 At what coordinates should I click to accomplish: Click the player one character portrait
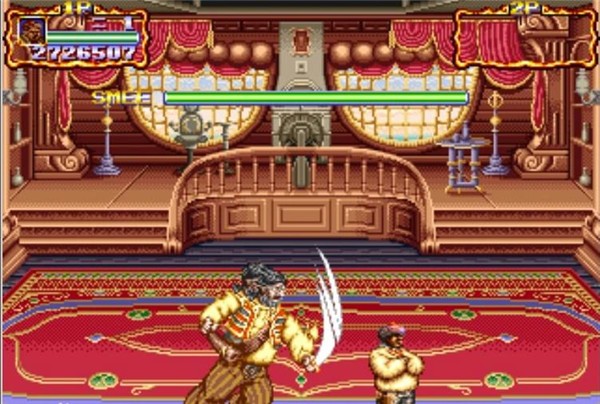pos(32,31)
